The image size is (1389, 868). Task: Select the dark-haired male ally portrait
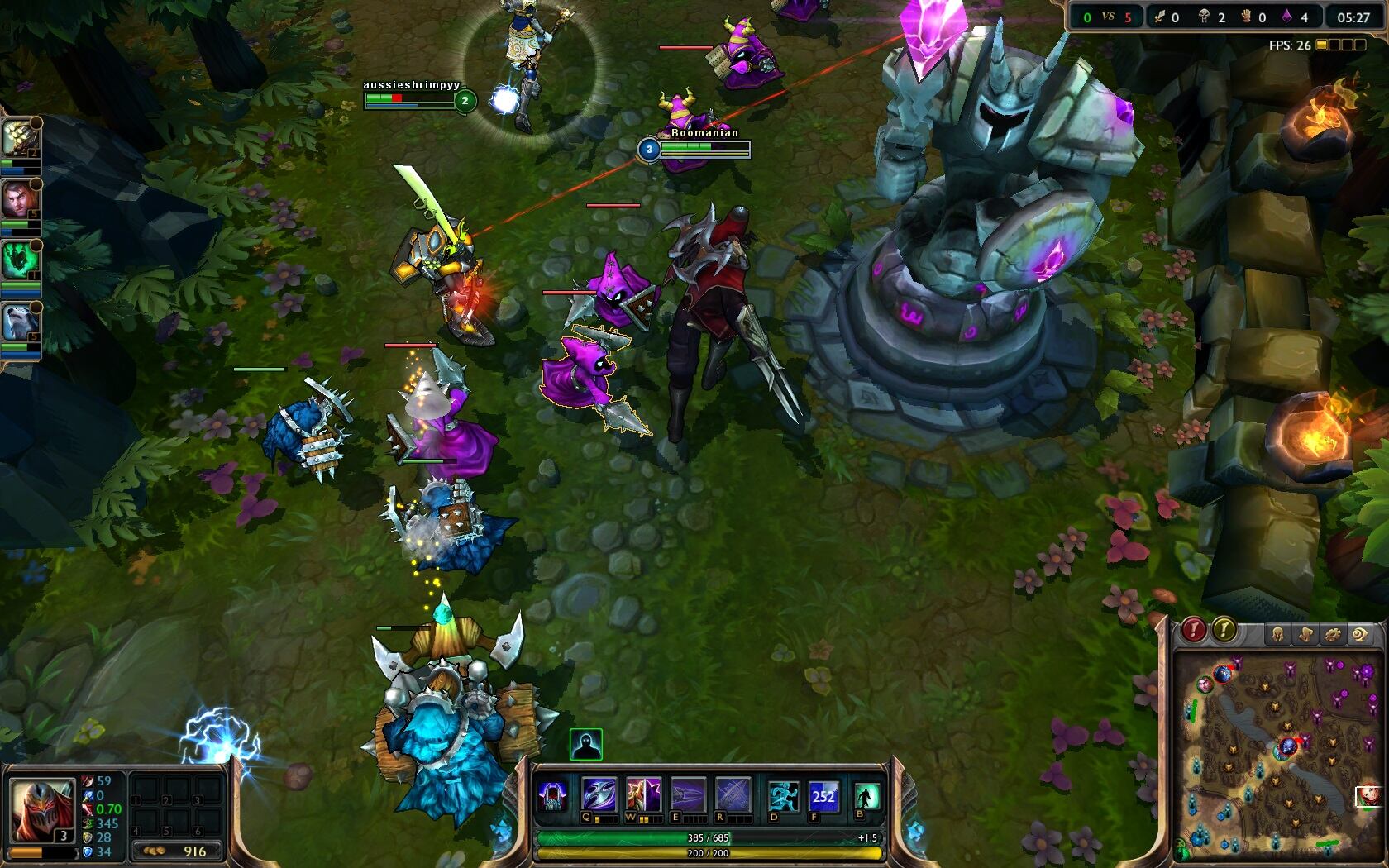[18, 199]
